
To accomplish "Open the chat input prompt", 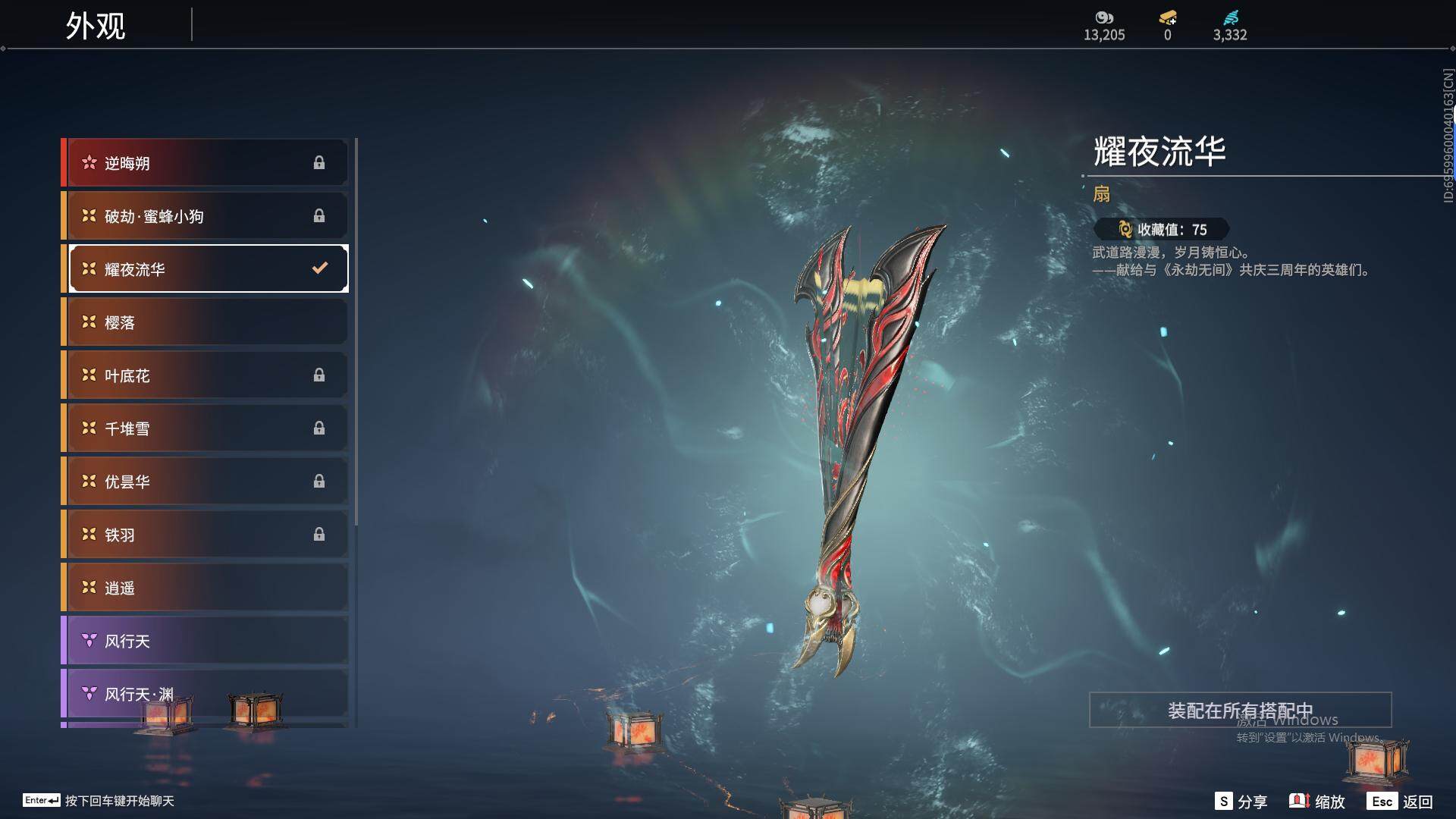I will point(99,801).
